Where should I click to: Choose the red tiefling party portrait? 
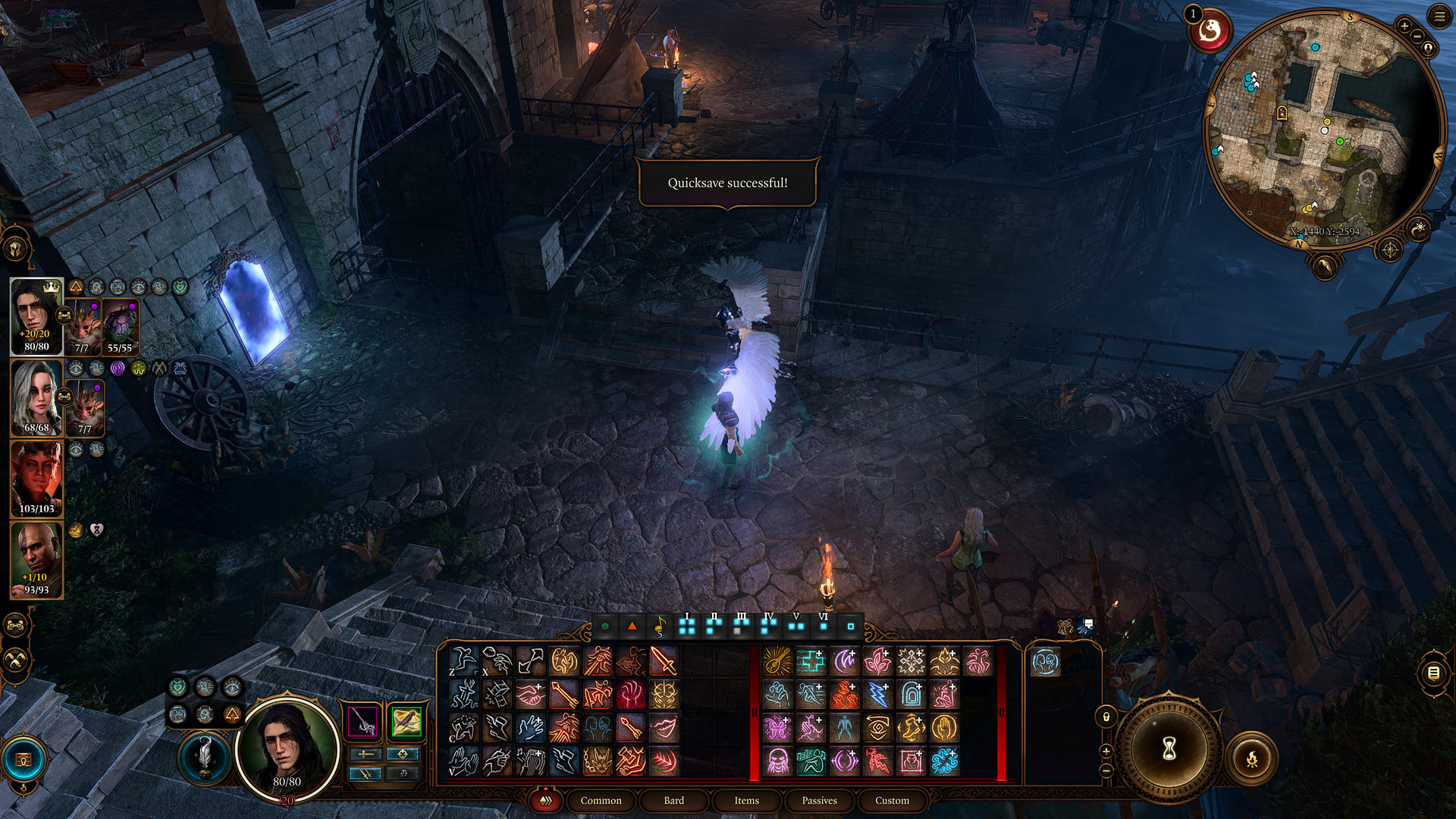(36, 478)
